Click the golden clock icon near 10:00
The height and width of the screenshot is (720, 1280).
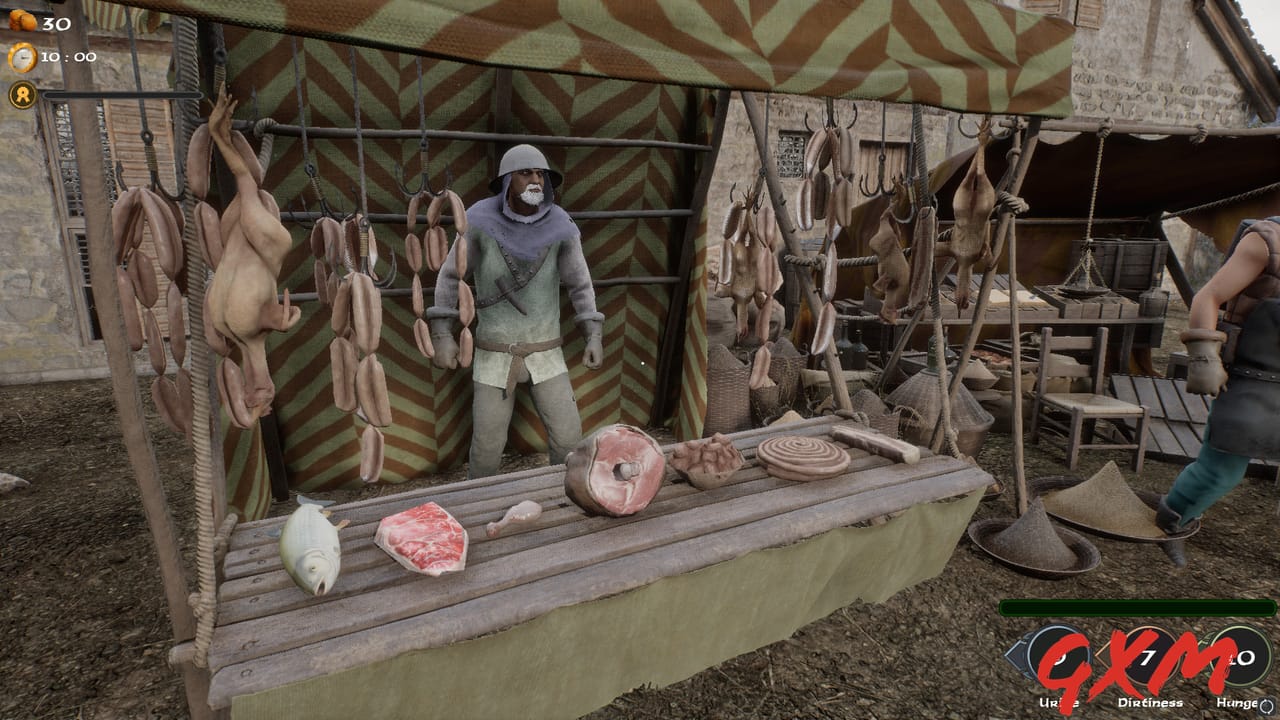(24, 58)
